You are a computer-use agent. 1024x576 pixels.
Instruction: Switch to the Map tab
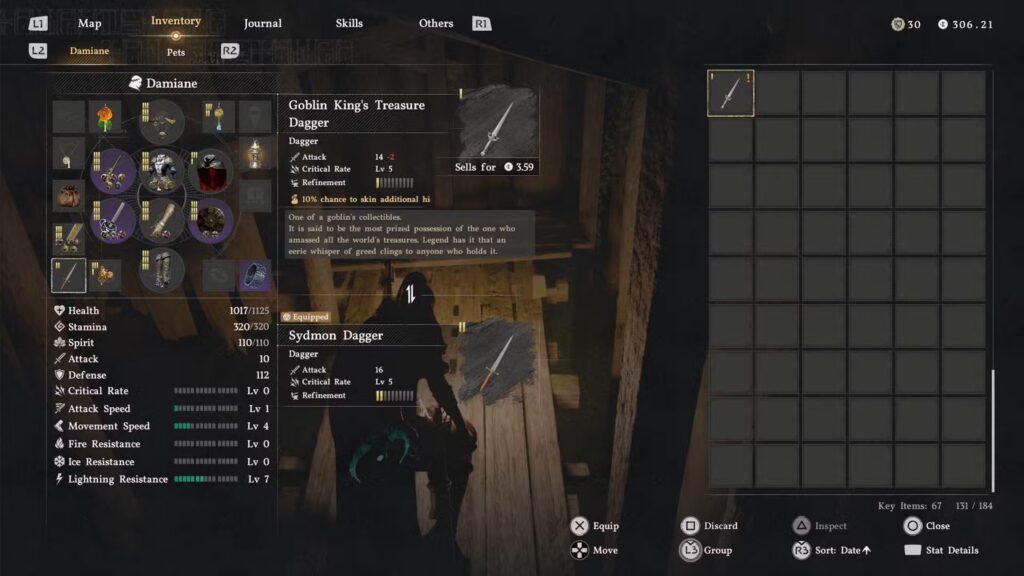tap(90, 23)
